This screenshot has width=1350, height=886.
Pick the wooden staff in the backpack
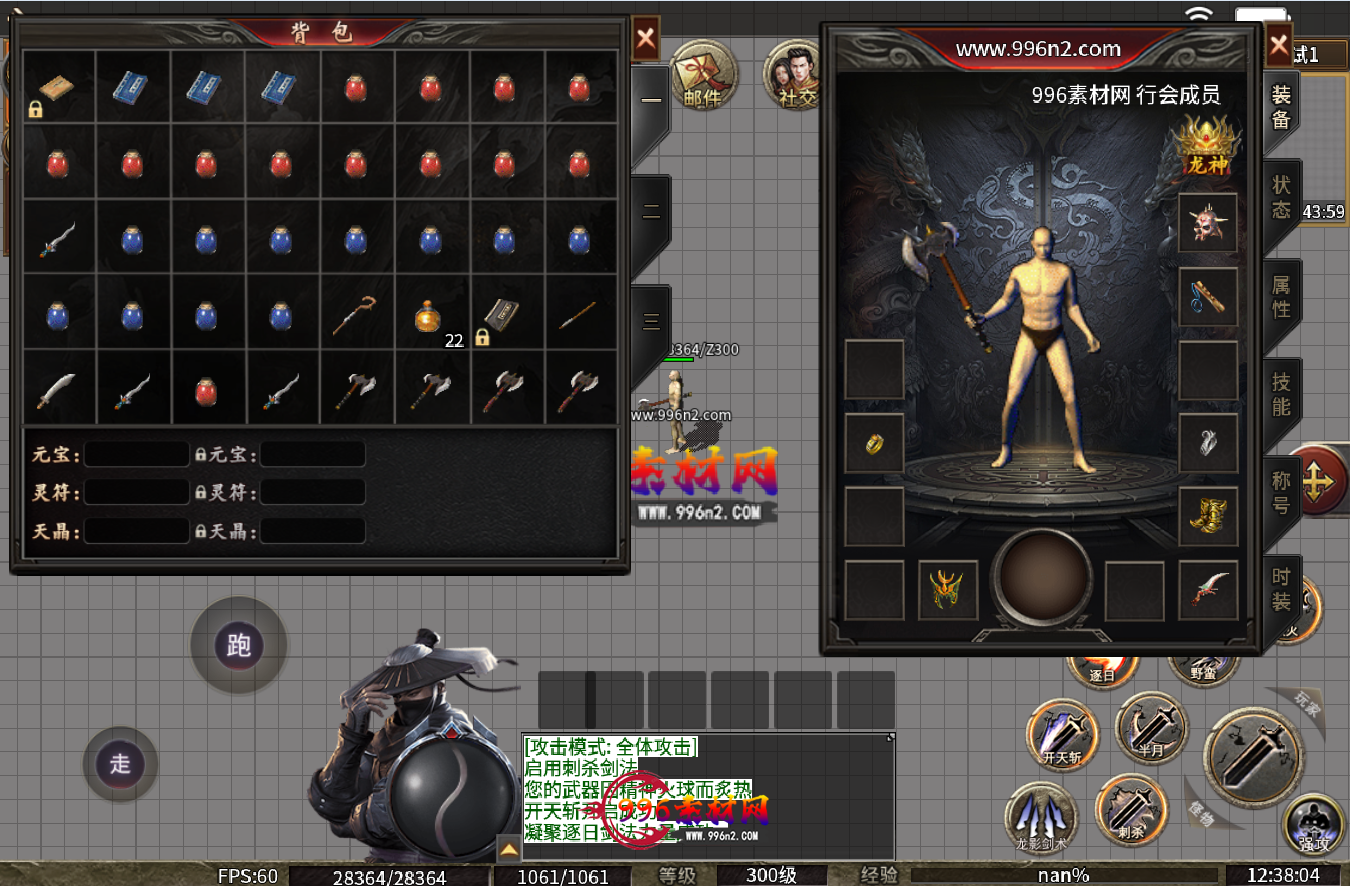tap(356, 314)
